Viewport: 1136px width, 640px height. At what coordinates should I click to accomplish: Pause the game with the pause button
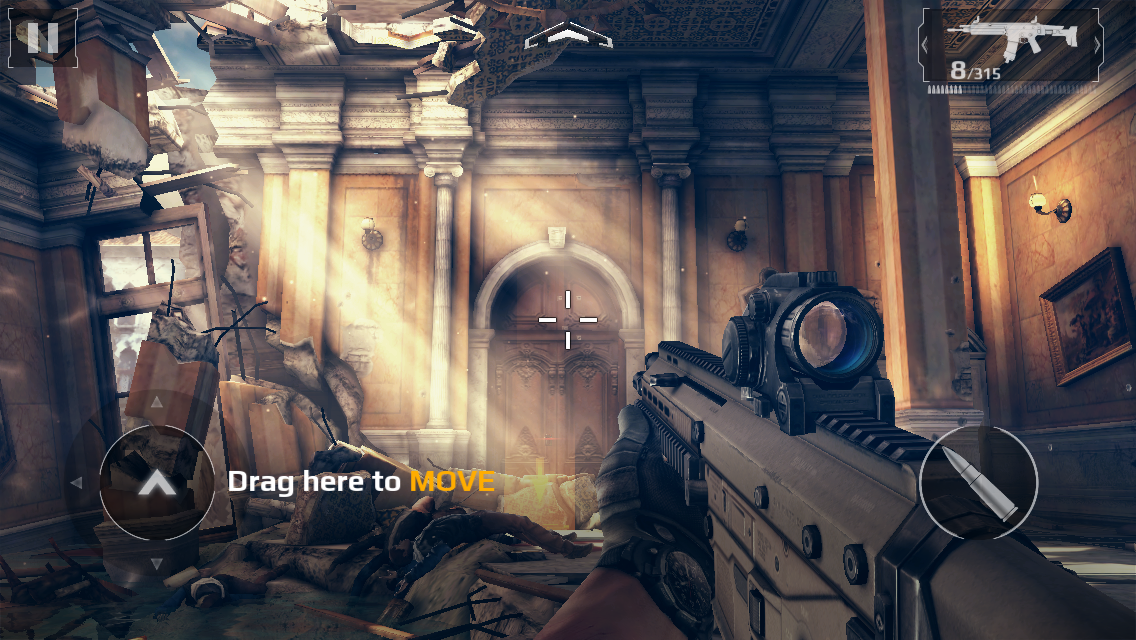click(42, 37)
